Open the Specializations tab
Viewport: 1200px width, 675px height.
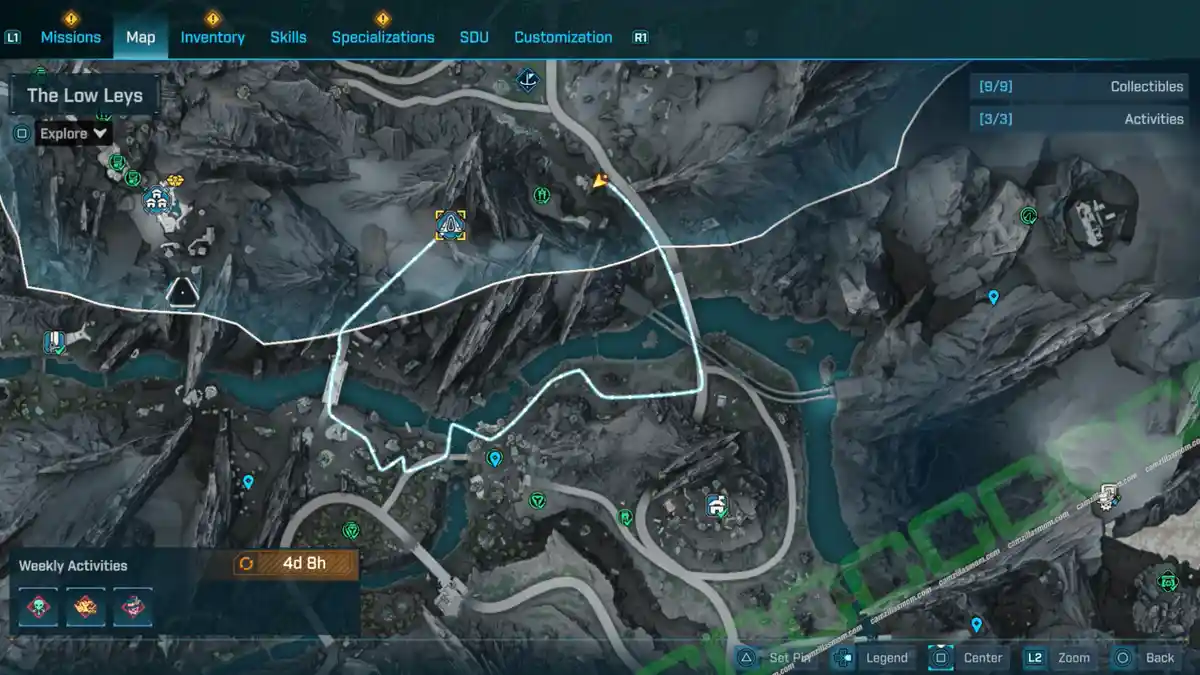pos(383,37)
